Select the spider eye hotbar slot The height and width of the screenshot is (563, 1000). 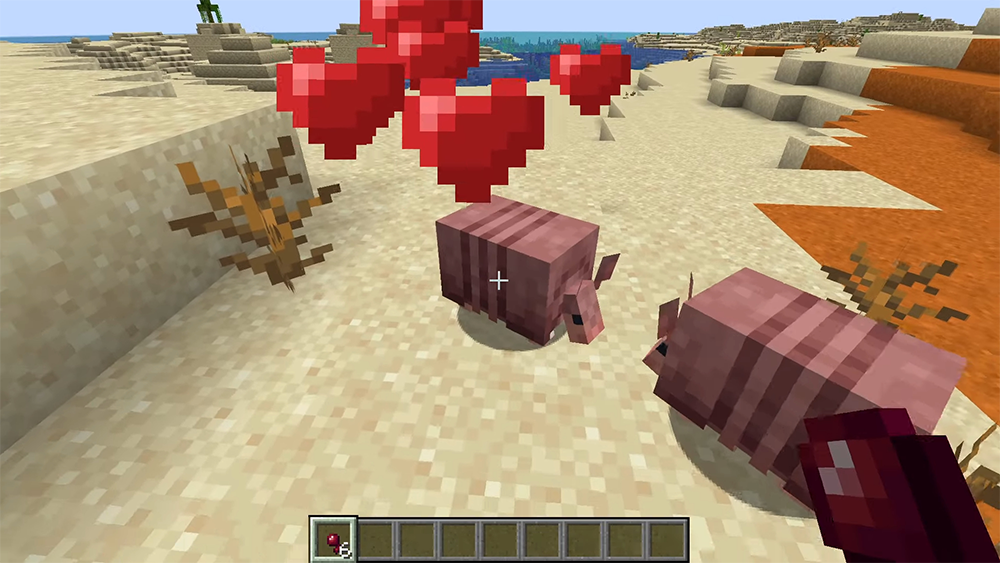pyautogui.click(x=333, y=540)
